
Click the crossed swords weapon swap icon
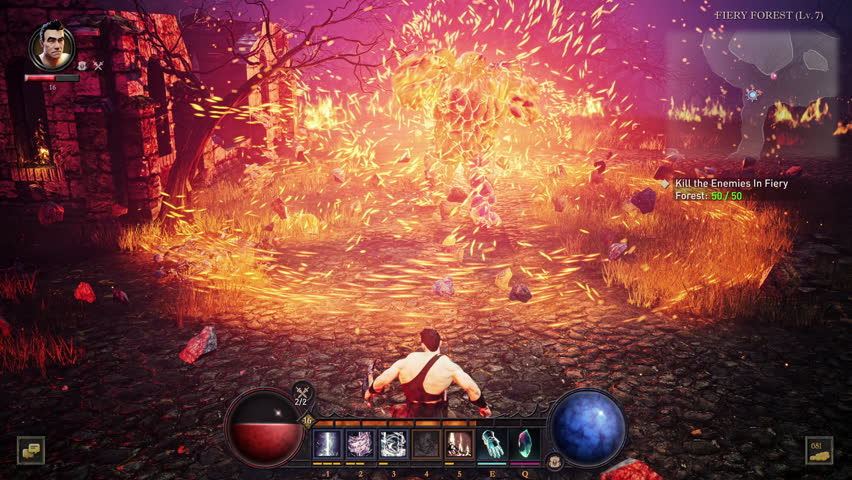tap(302, 391)
